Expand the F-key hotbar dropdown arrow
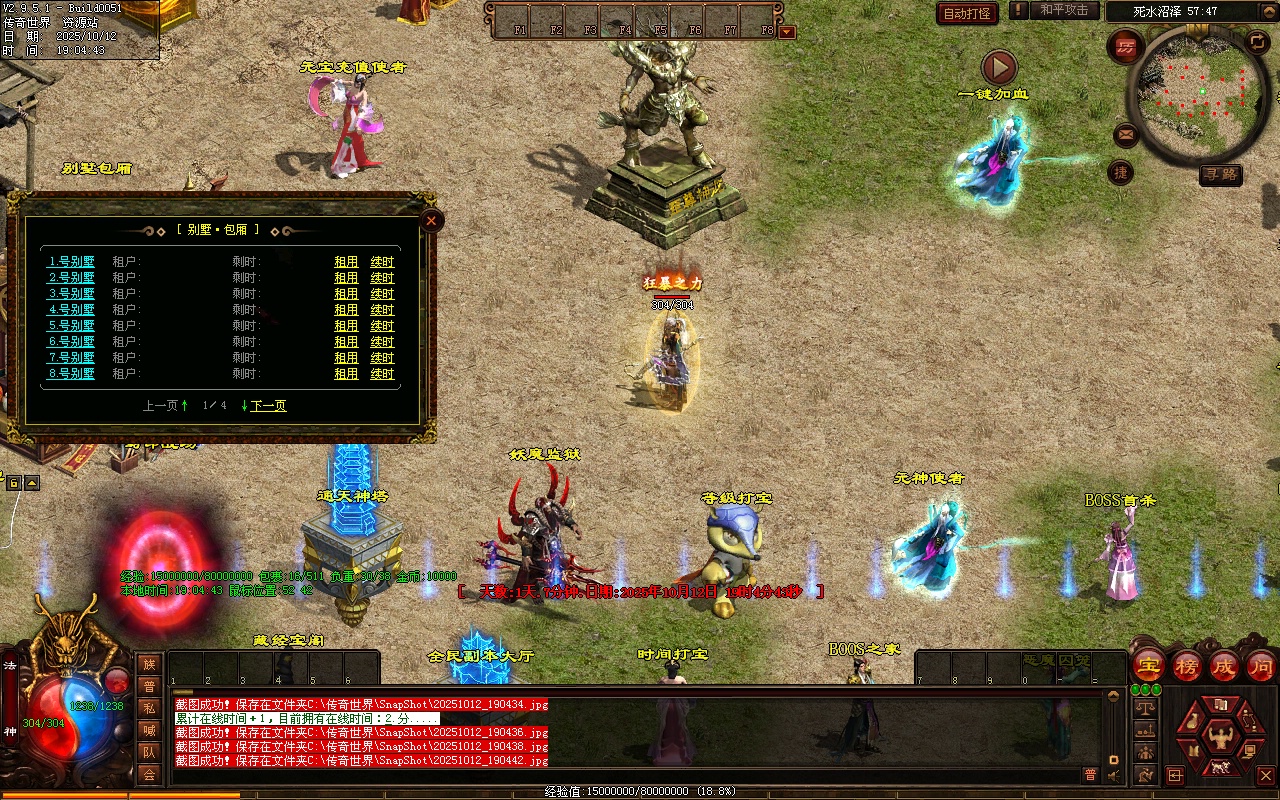 787,31
